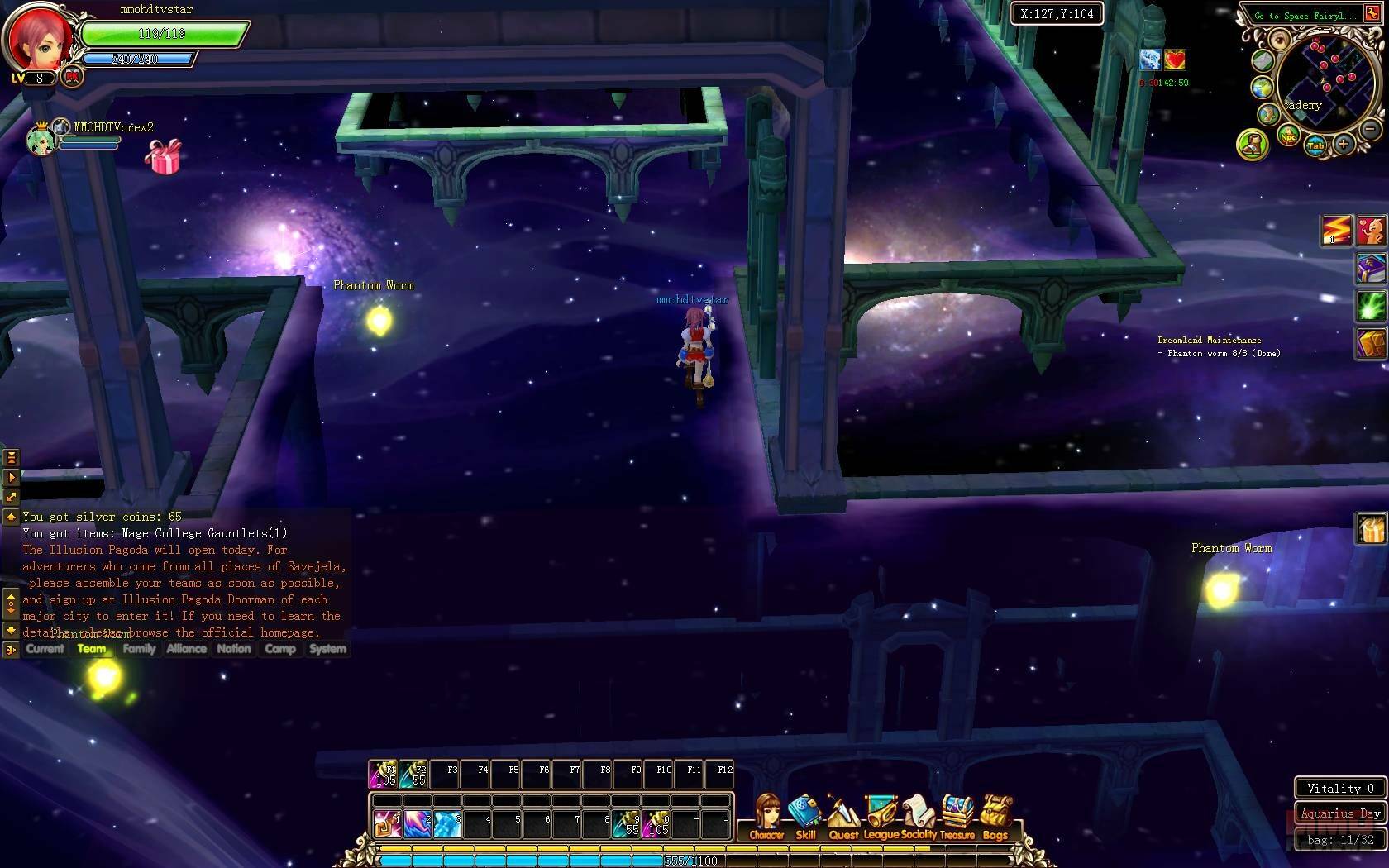Open the world map globe icon
Viewport: 1389px width, 868px height.
click(x=1262, y=88)
